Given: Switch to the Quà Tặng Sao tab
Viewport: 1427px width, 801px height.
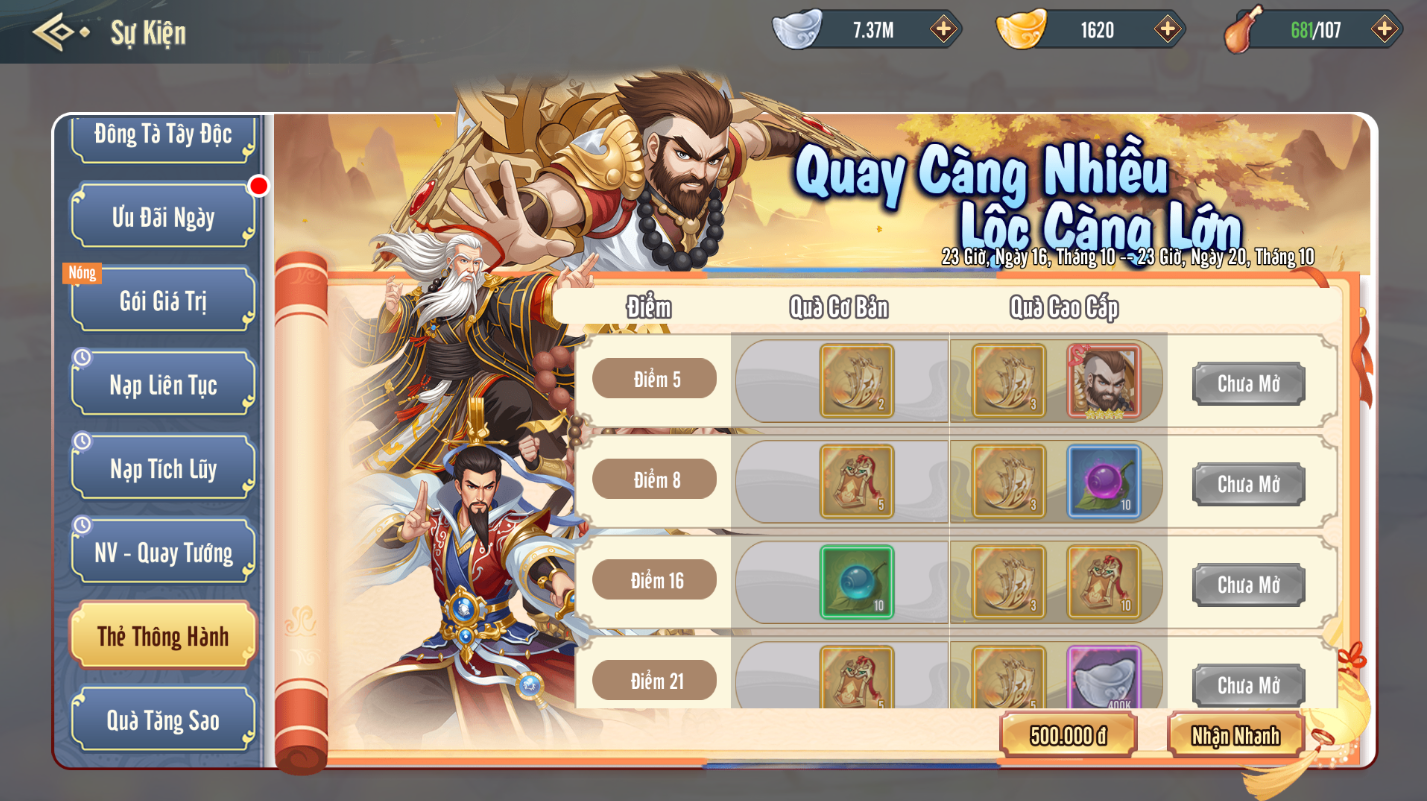Looking at the screenshot, I should 163,720.
